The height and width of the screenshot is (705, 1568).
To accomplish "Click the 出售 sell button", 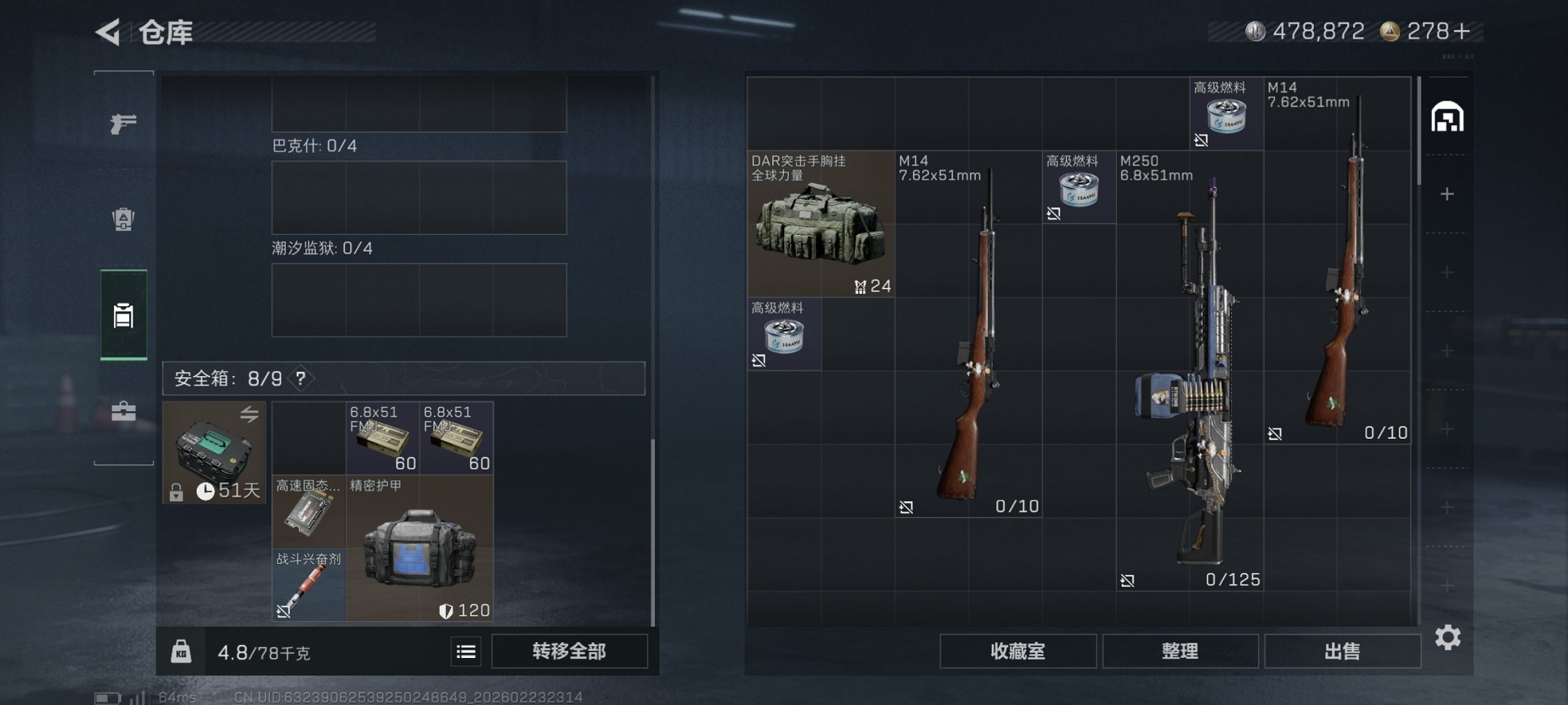I will click(x=1342, y=650).
